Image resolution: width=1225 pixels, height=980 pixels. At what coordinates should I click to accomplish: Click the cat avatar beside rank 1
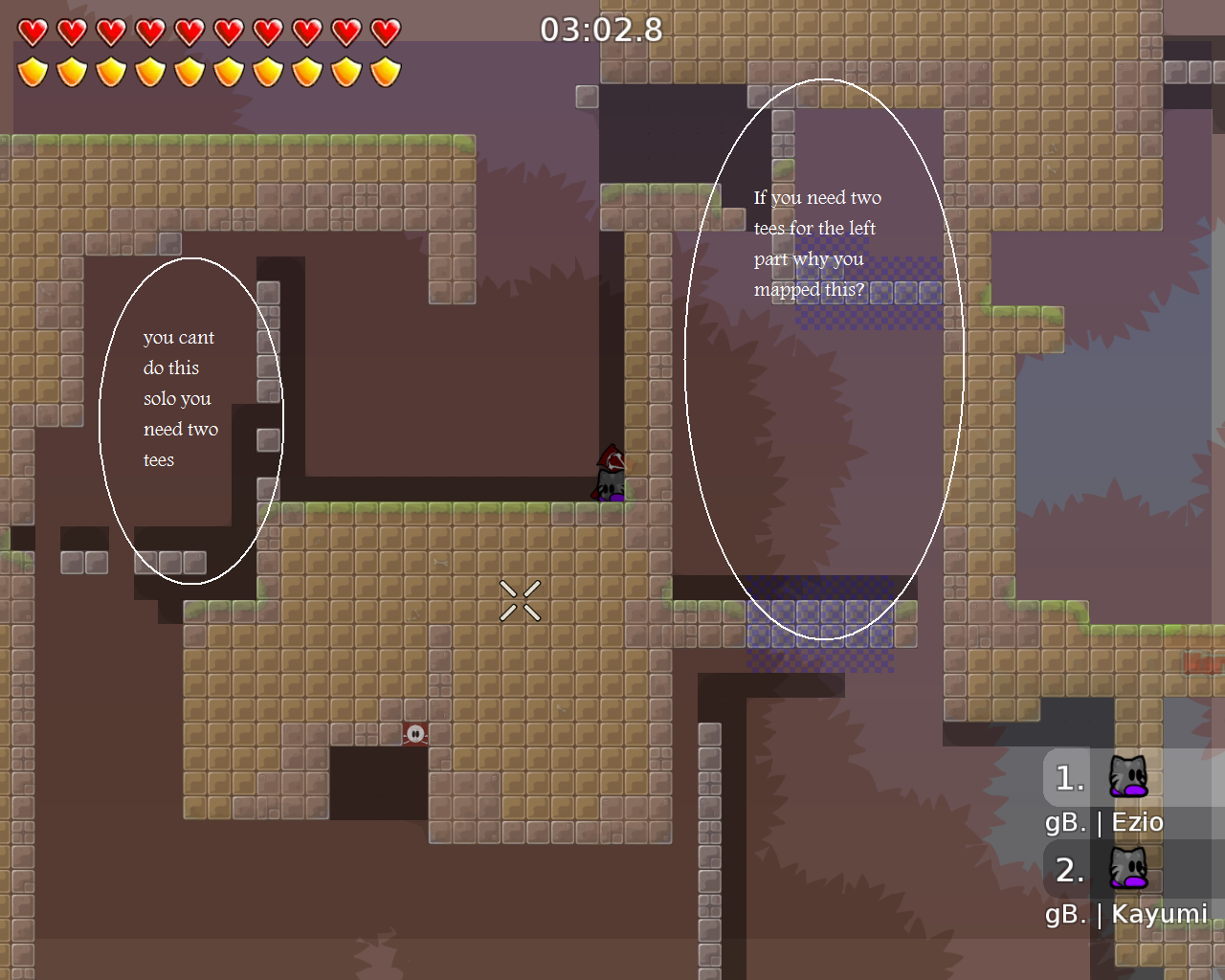[x=1126, y=777]
